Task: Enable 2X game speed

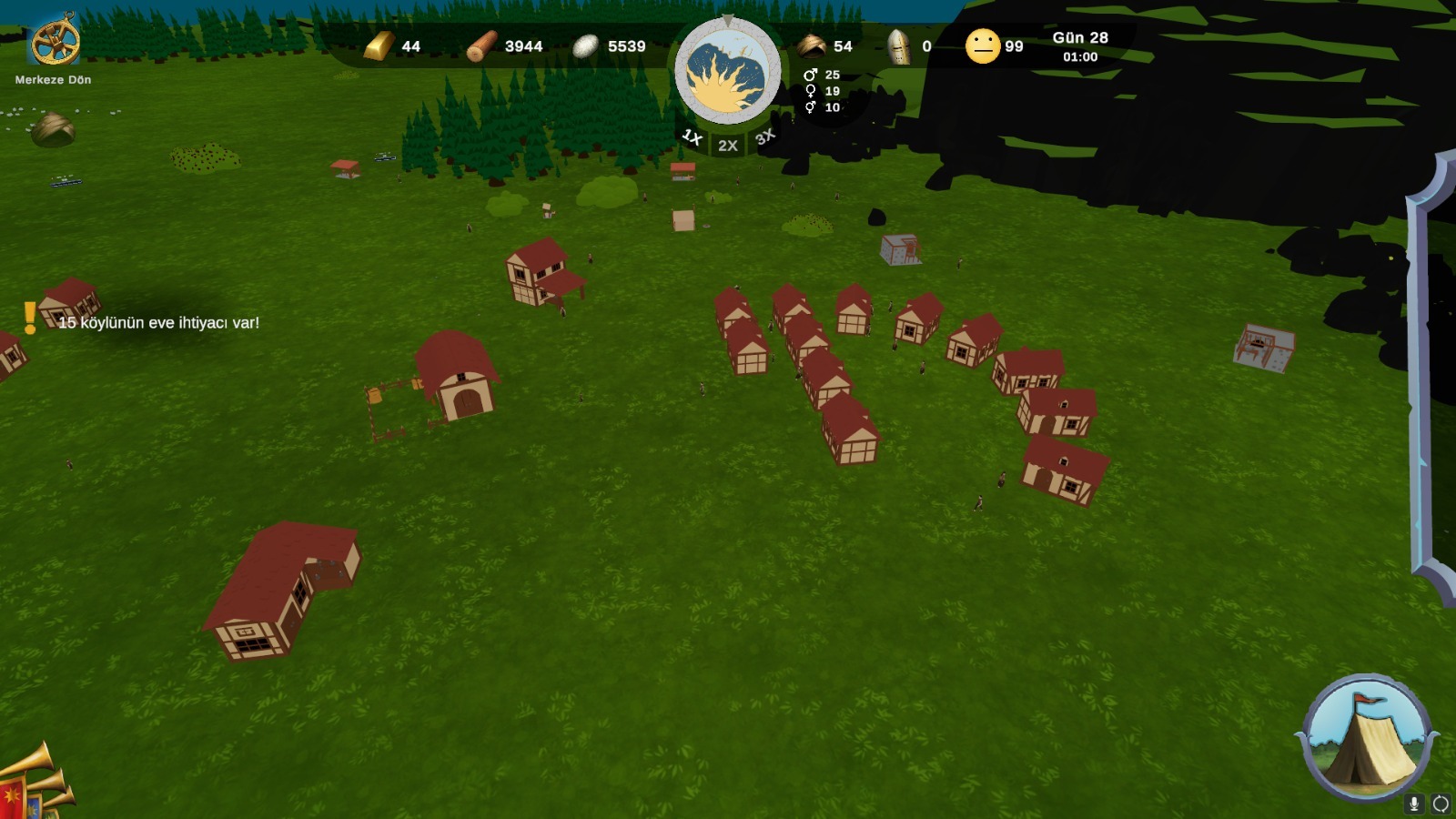Action: 727,144
